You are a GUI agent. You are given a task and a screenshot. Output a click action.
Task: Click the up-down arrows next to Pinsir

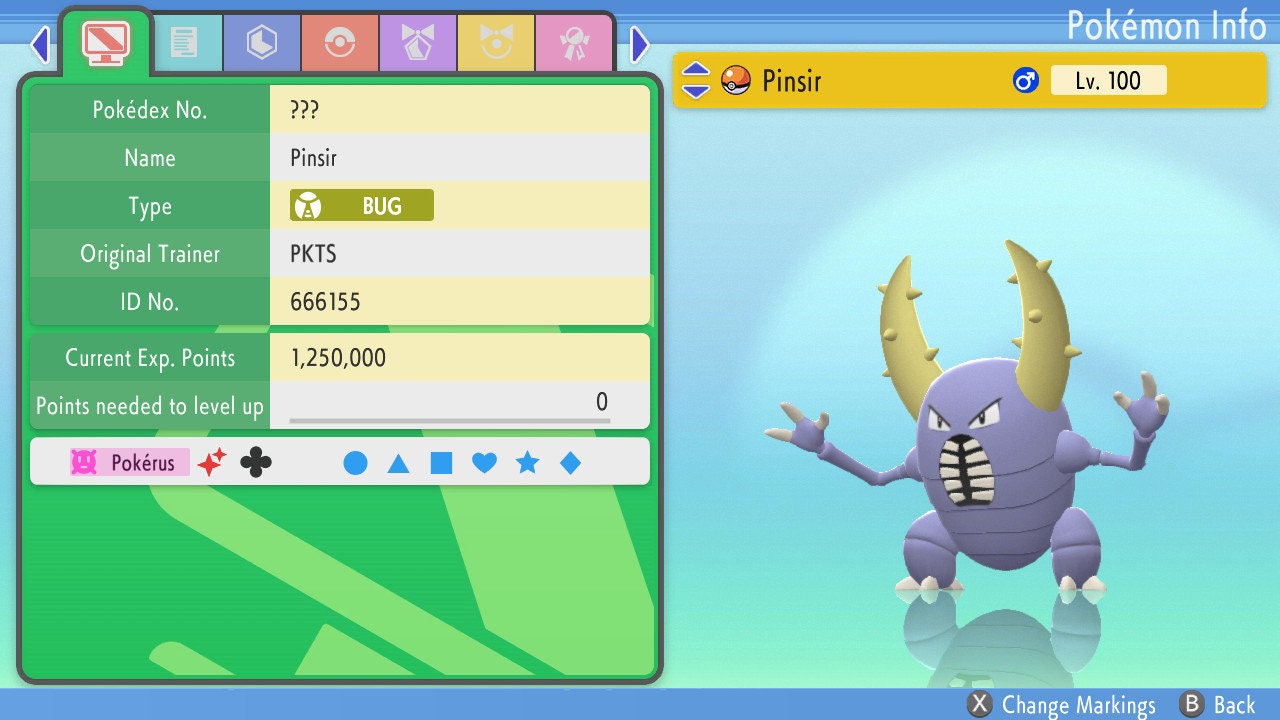[x=696, y=80]
